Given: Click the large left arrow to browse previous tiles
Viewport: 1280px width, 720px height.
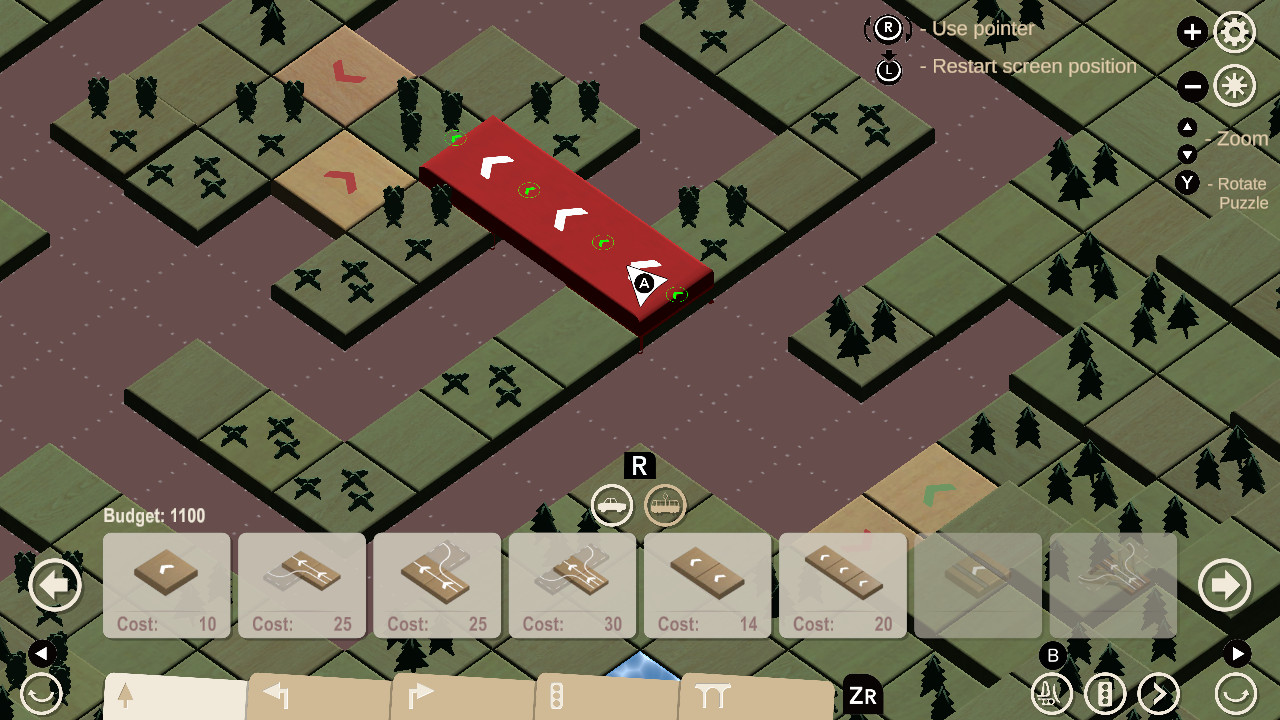Looking at the screenshot, I should pyautogui.click(x=55, y=584).
